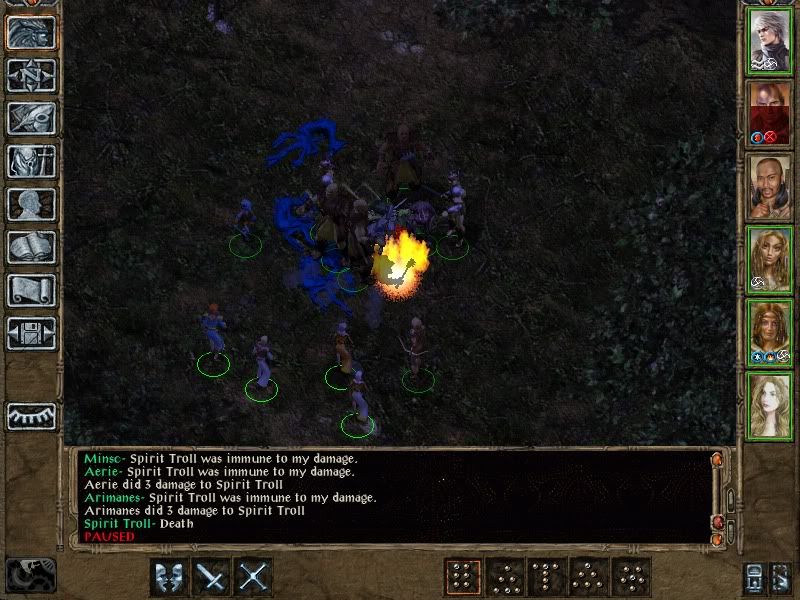Viewport: 800px width, 600px height.
Task: Toggle the party AI button in the bottom-right corner
Action: click(x=780, y=578)
